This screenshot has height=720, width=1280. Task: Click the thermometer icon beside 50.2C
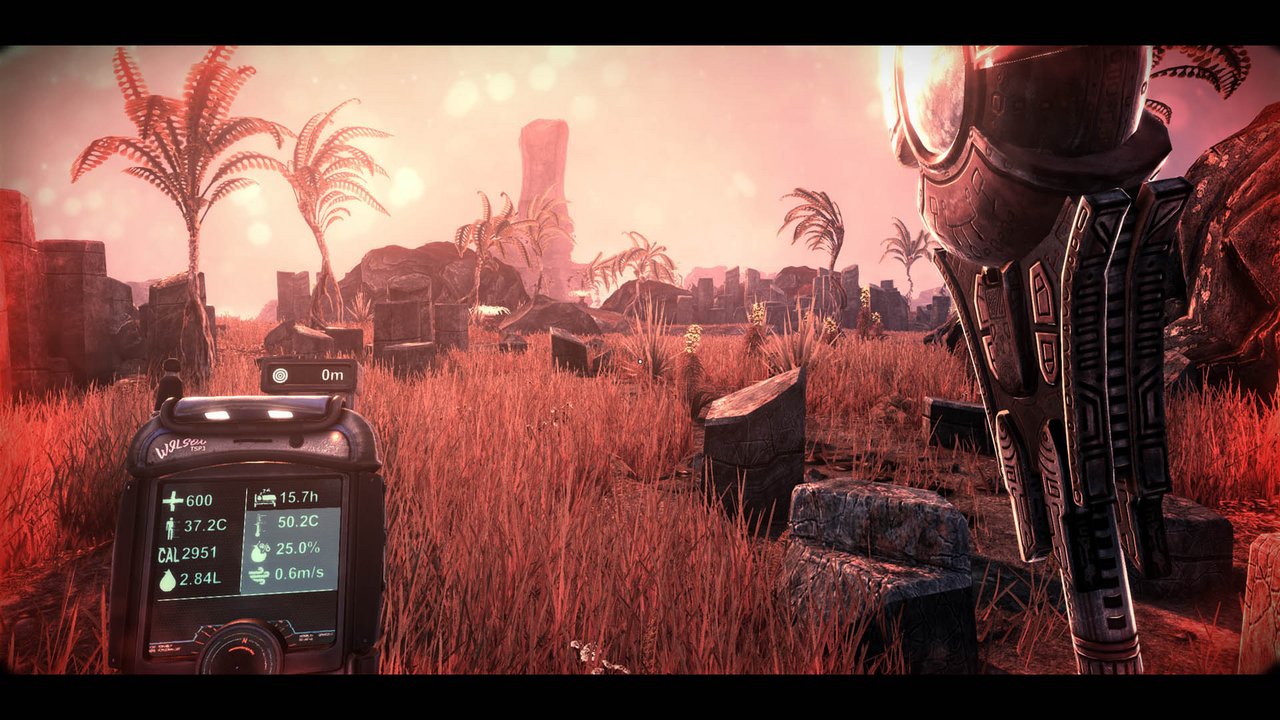(x=257, y=526)
